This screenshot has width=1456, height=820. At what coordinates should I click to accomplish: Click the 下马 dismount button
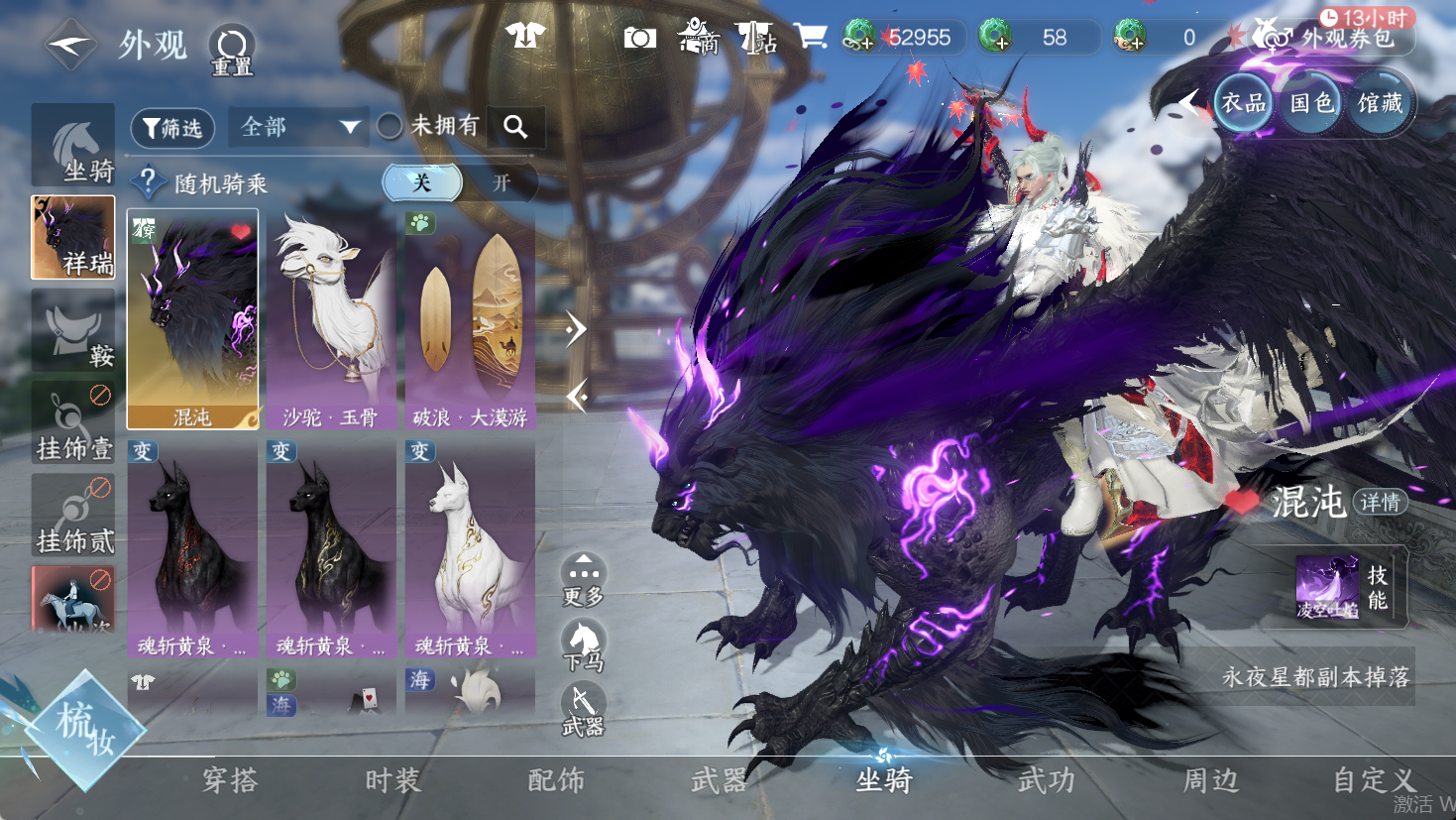tap(584, 646)
